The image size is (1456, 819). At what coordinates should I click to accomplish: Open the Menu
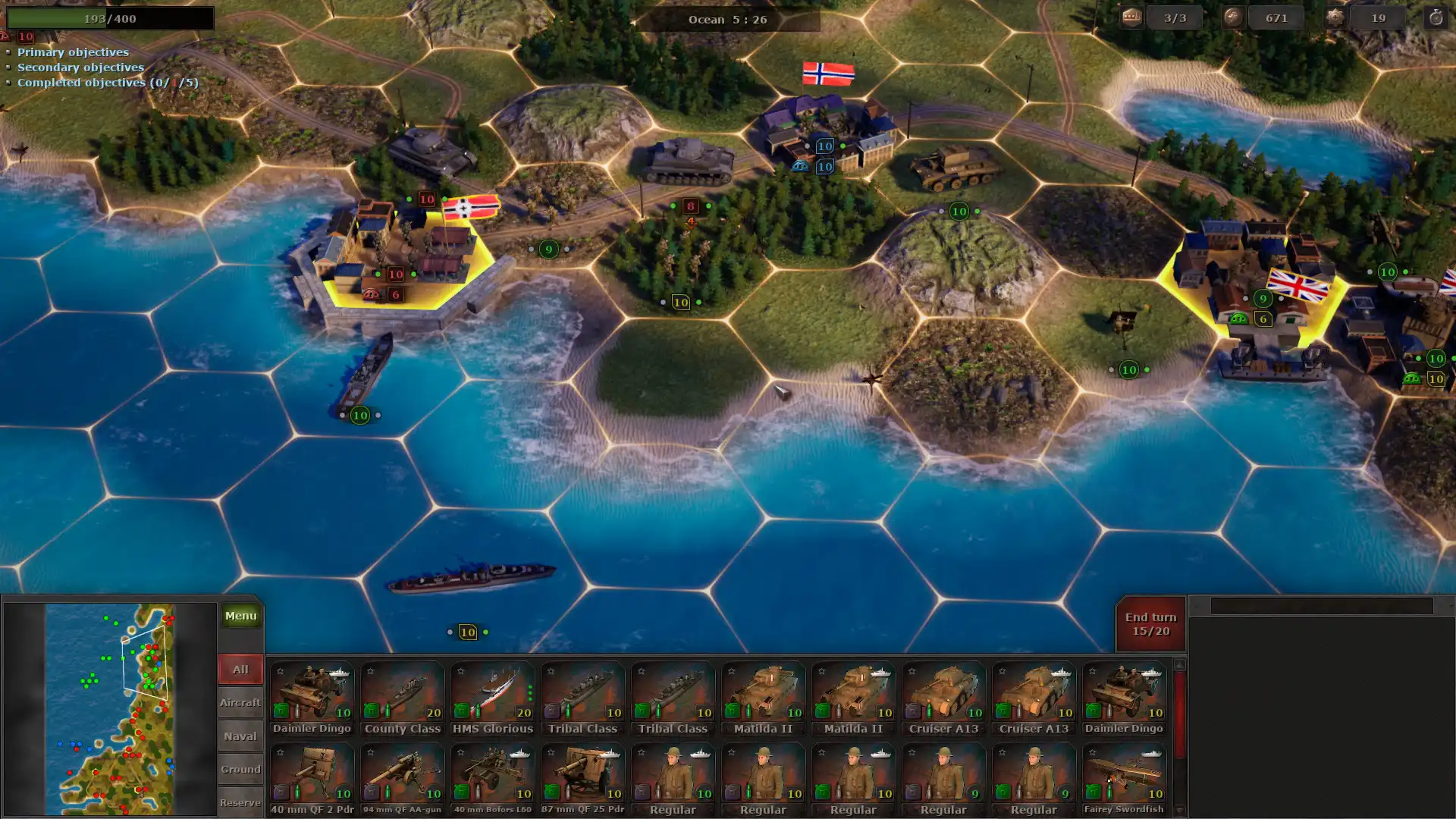(240, 616)
